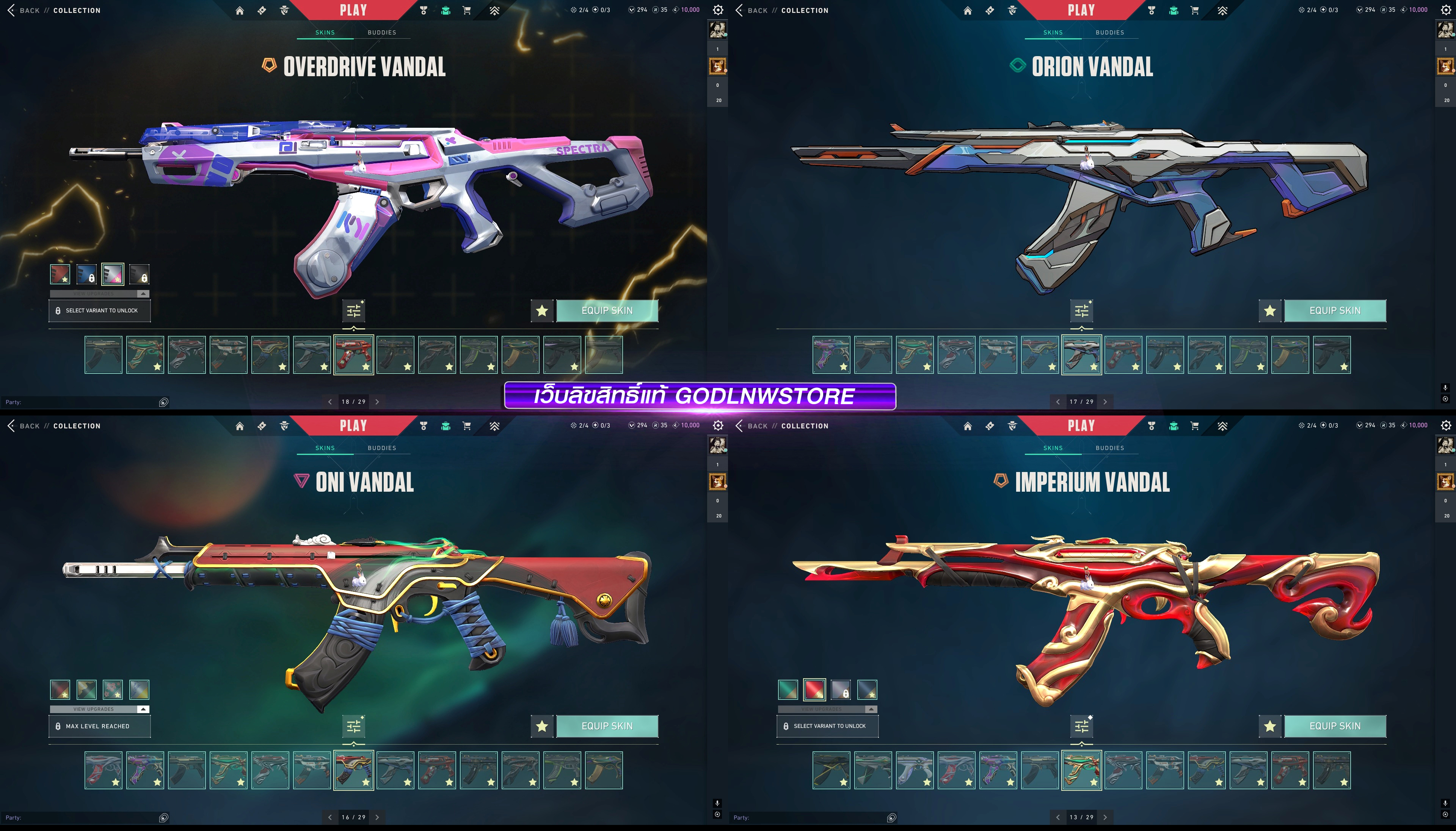
Task: Favorite the Orion Vandal using its star button
Action: [x=1269, y=310]
